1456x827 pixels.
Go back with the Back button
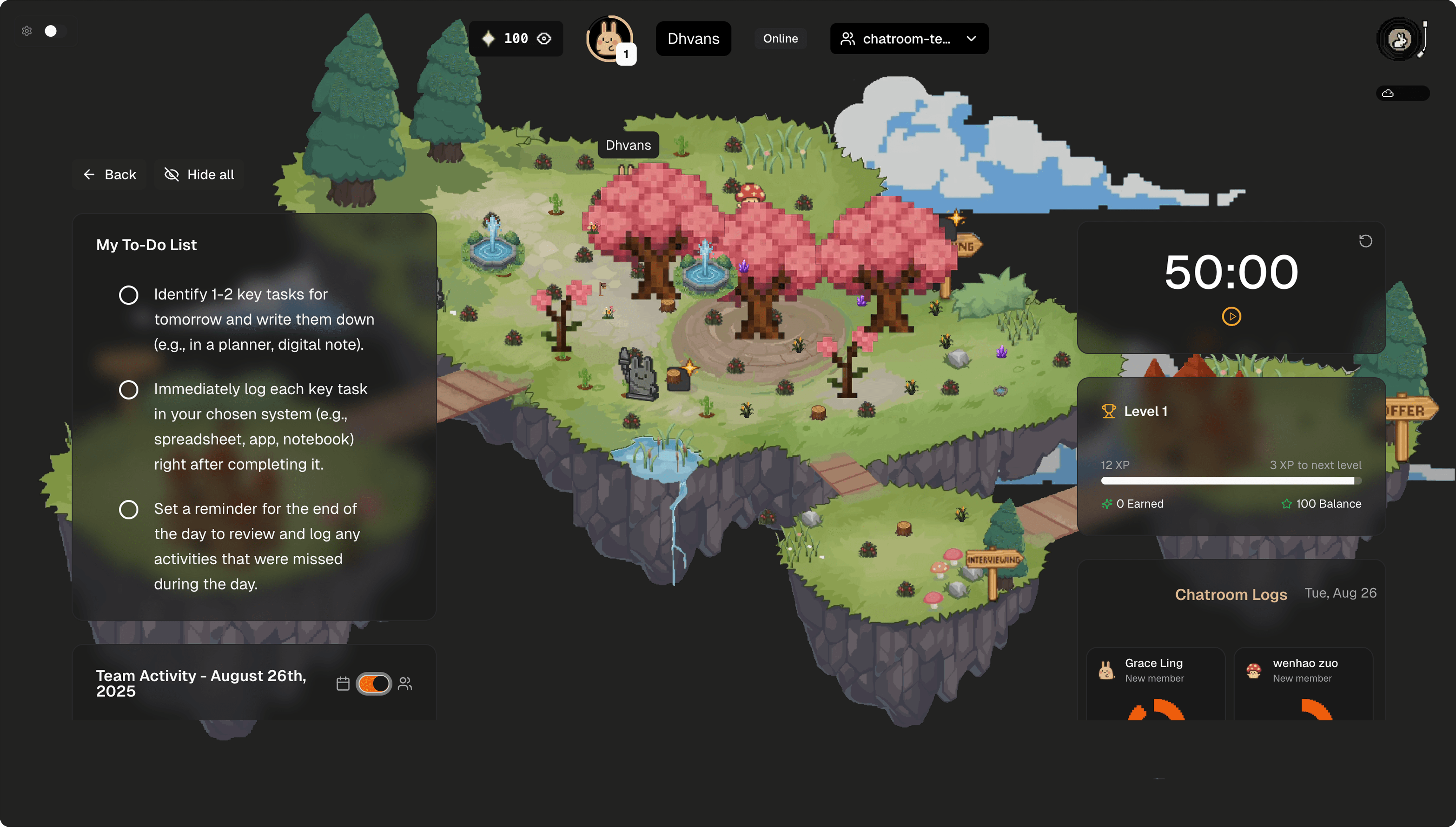110,175
